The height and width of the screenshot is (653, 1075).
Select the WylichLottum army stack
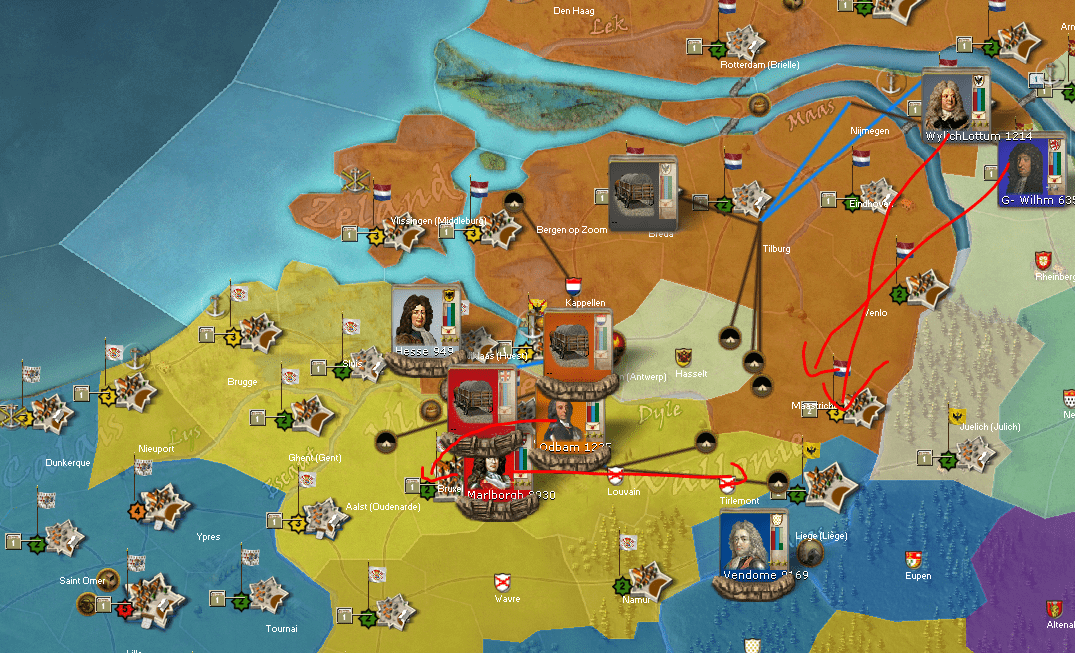click(x=945, y=103)
